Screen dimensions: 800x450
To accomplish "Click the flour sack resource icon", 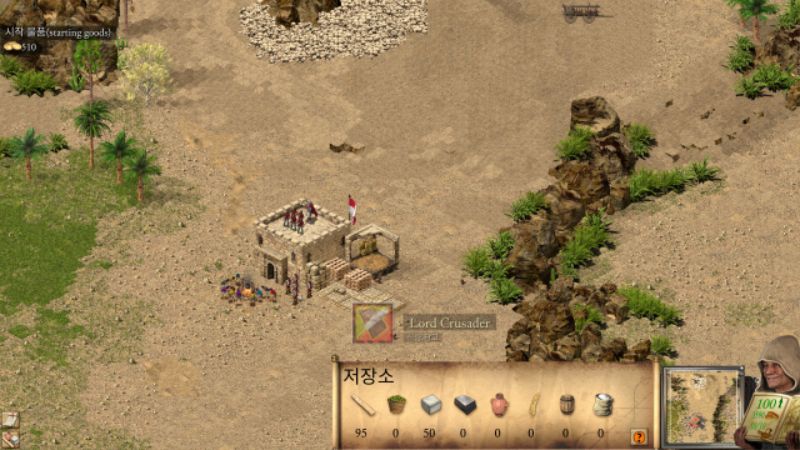I will (x=602, y=404).
